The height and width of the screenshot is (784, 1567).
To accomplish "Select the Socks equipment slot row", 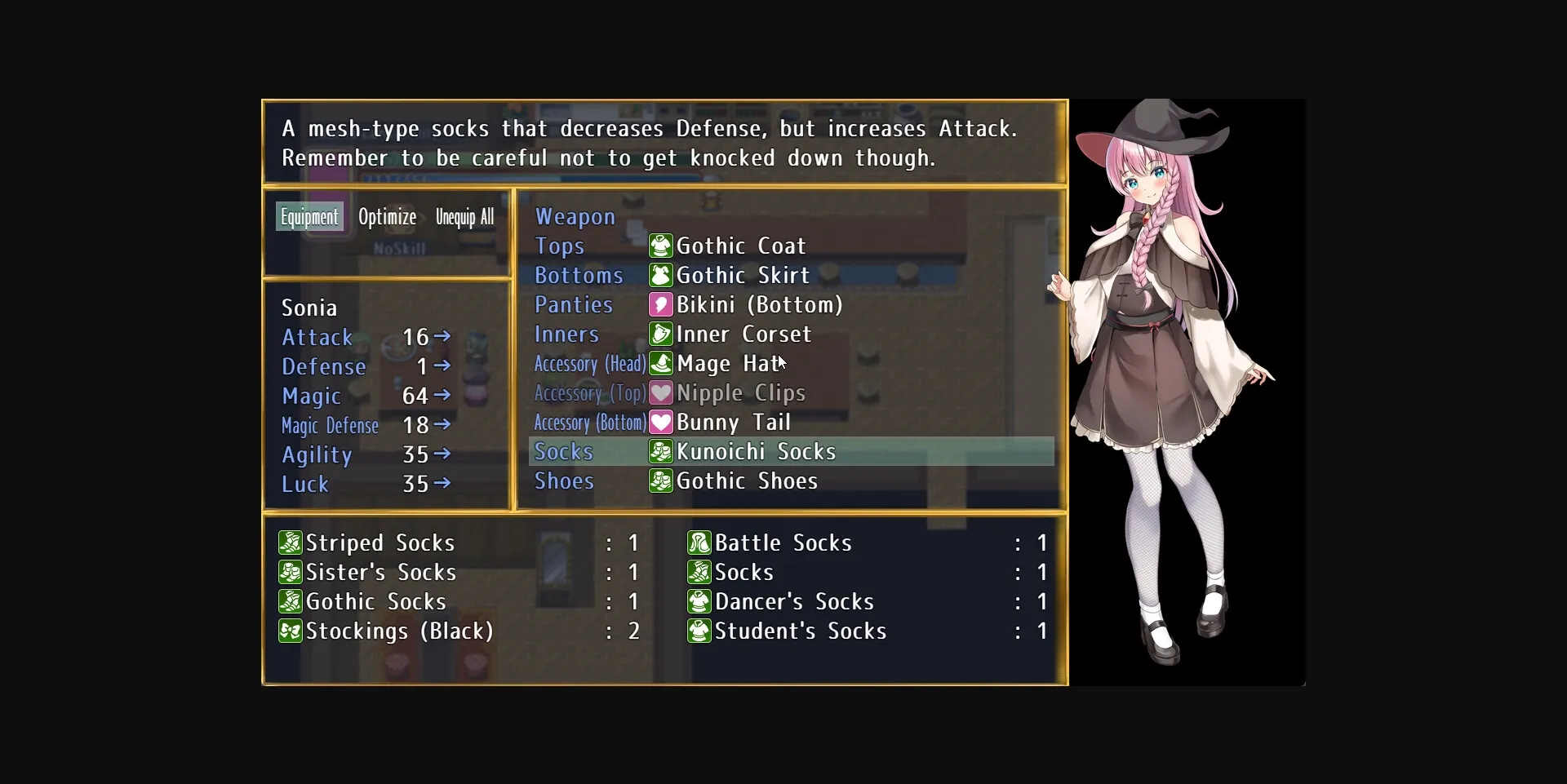I will (564, 451).
